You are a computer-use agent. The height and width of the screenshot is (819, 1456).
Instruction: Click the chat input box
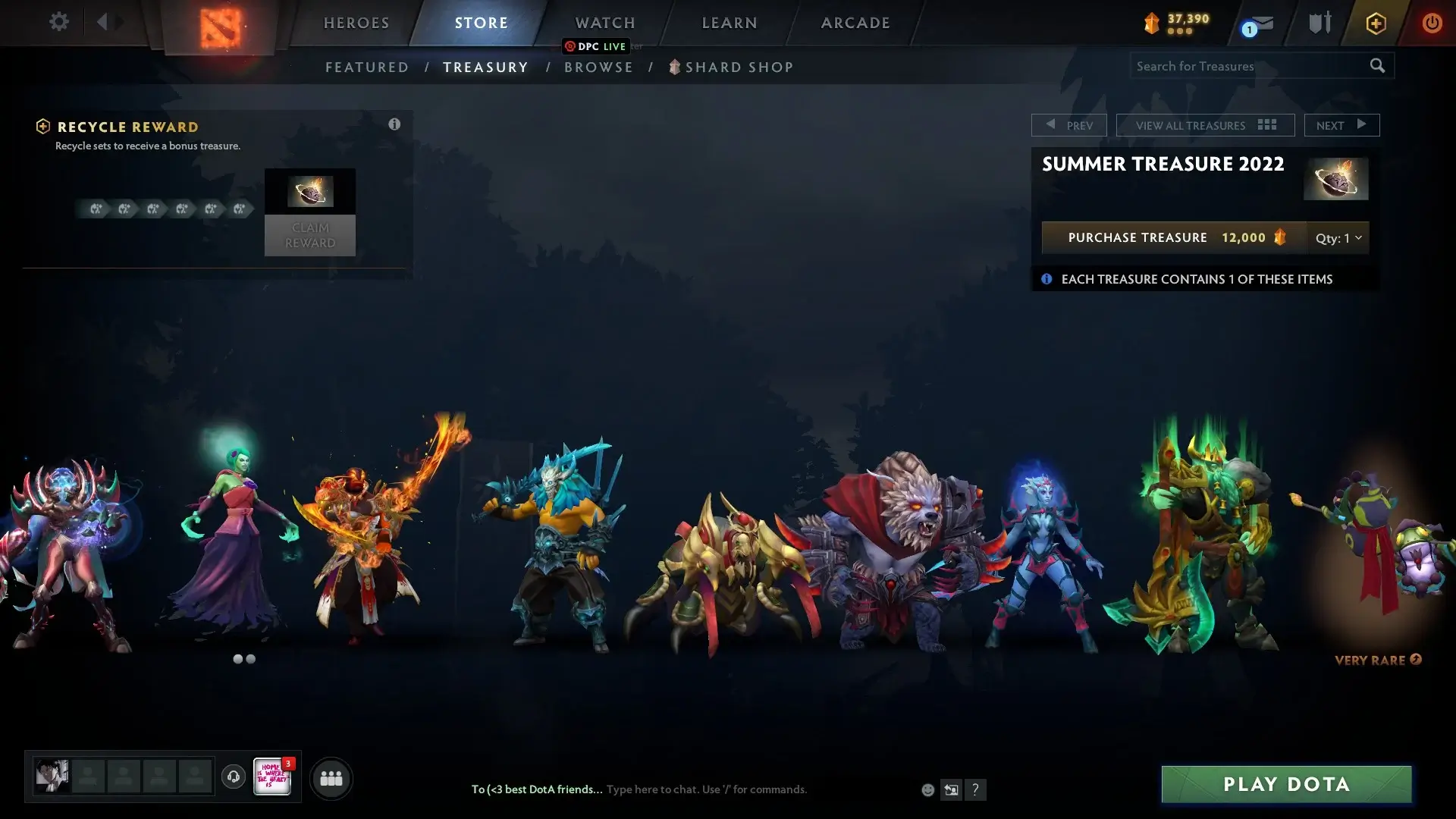pos(705,789)
